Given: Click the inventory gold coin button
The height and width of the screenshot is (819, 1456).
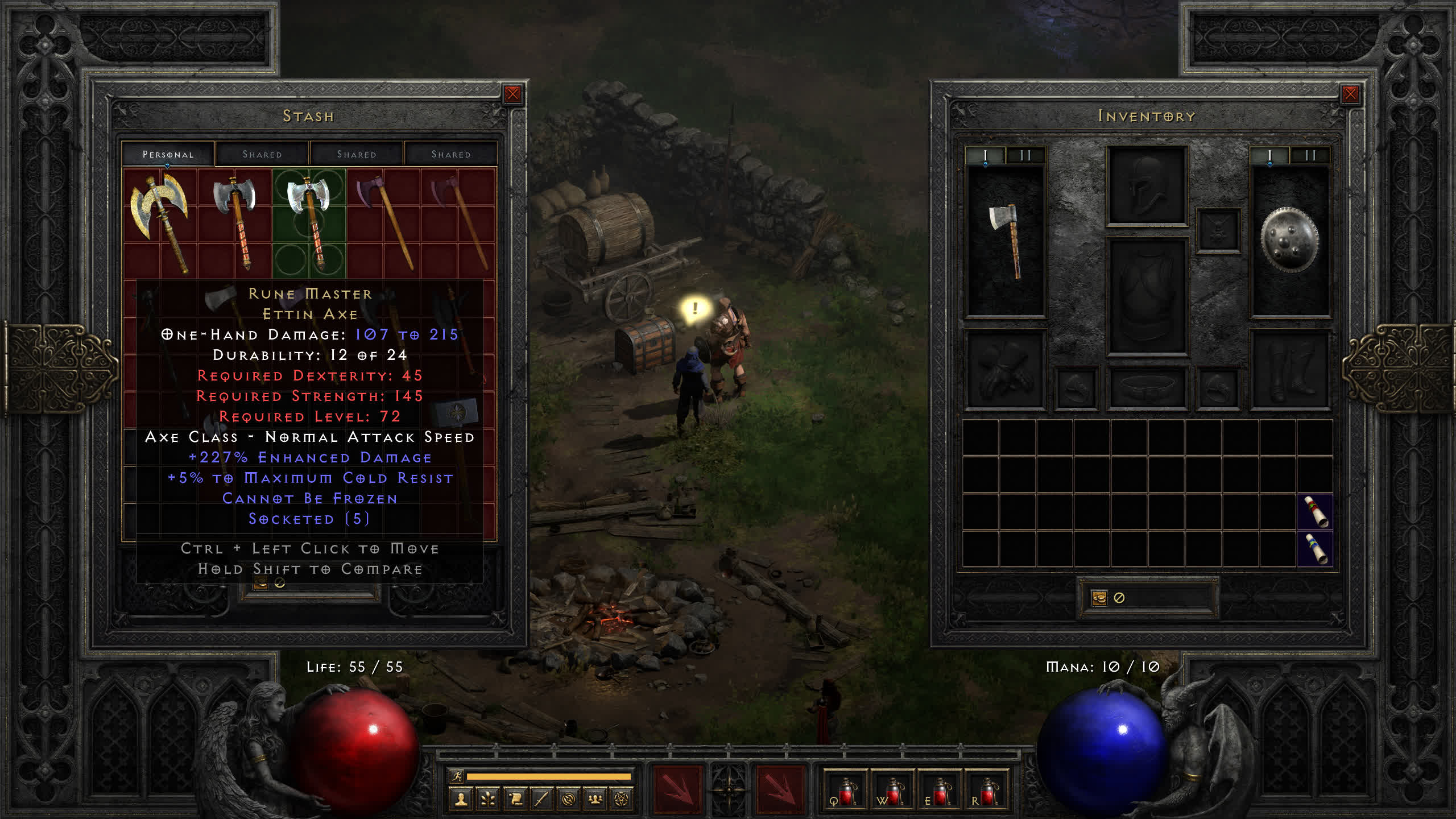Looking at the screenshot, I should click(1099, 598).
